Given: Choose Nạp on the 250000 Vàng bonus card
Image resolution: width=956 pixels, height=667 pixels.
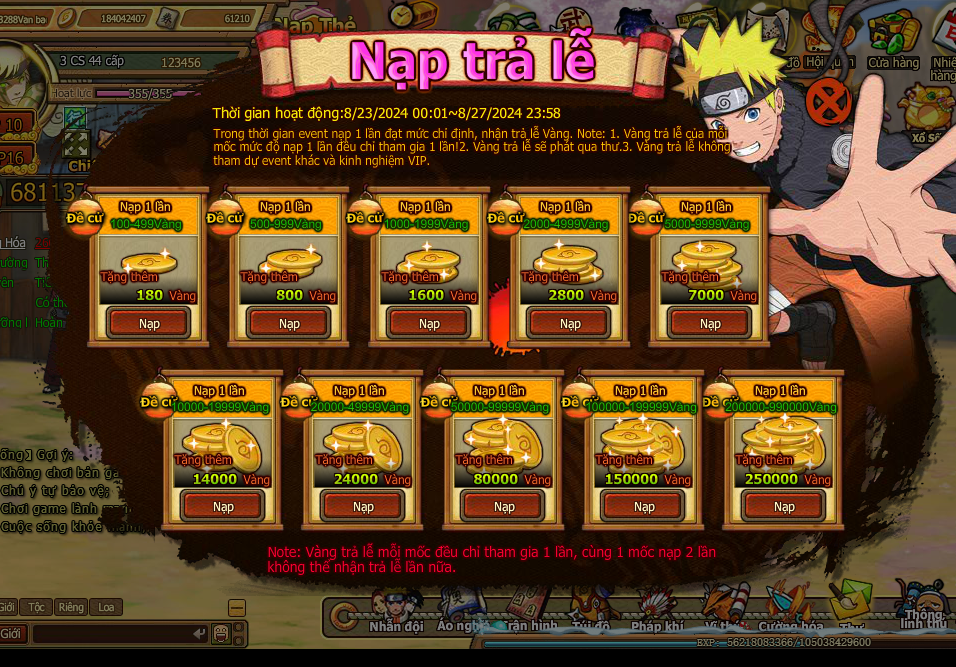Looking at the screenshot, I should (784, 506).
